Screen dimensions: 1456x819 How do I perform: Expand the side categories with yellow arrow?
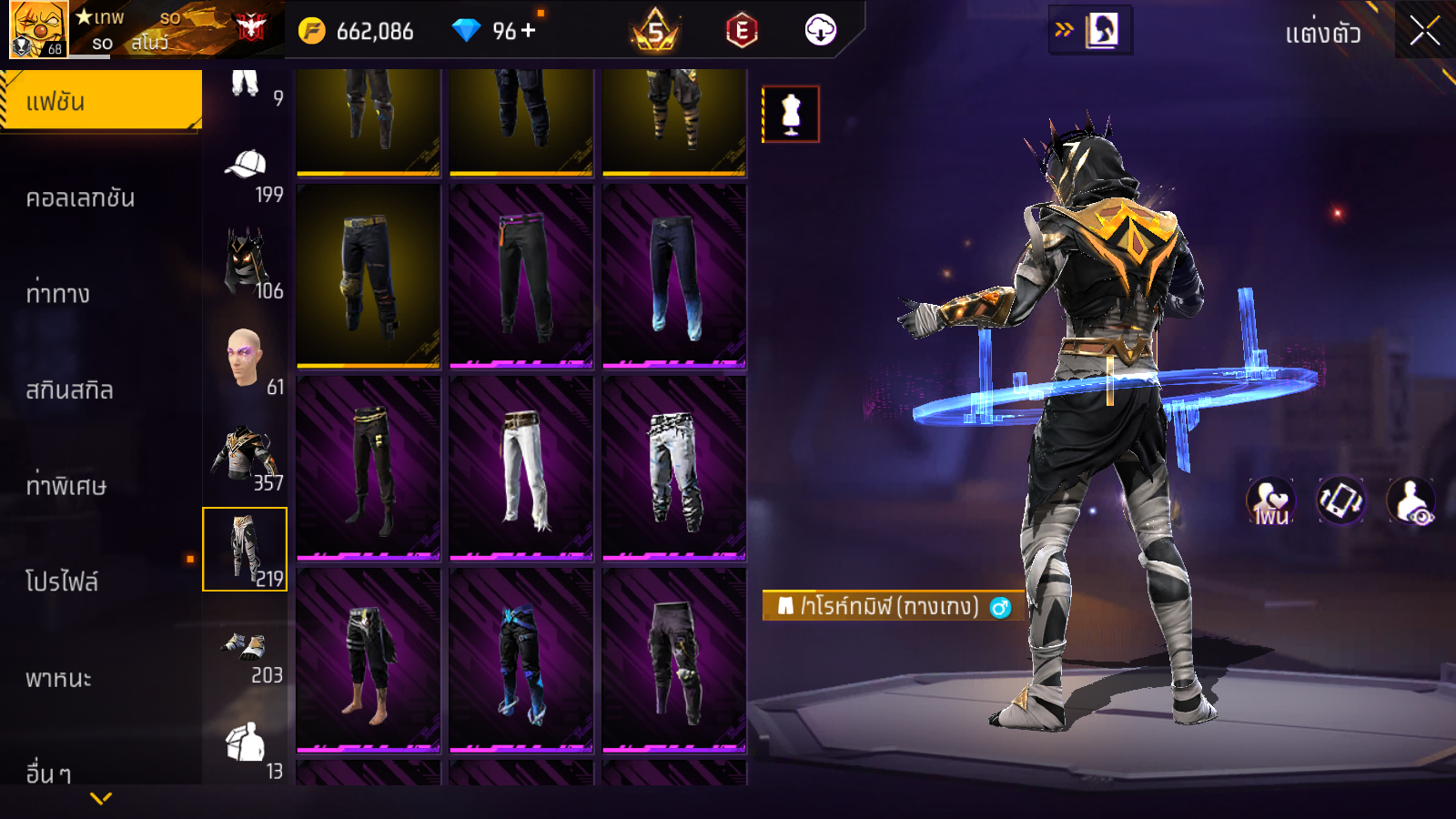[x=101, y=798]
